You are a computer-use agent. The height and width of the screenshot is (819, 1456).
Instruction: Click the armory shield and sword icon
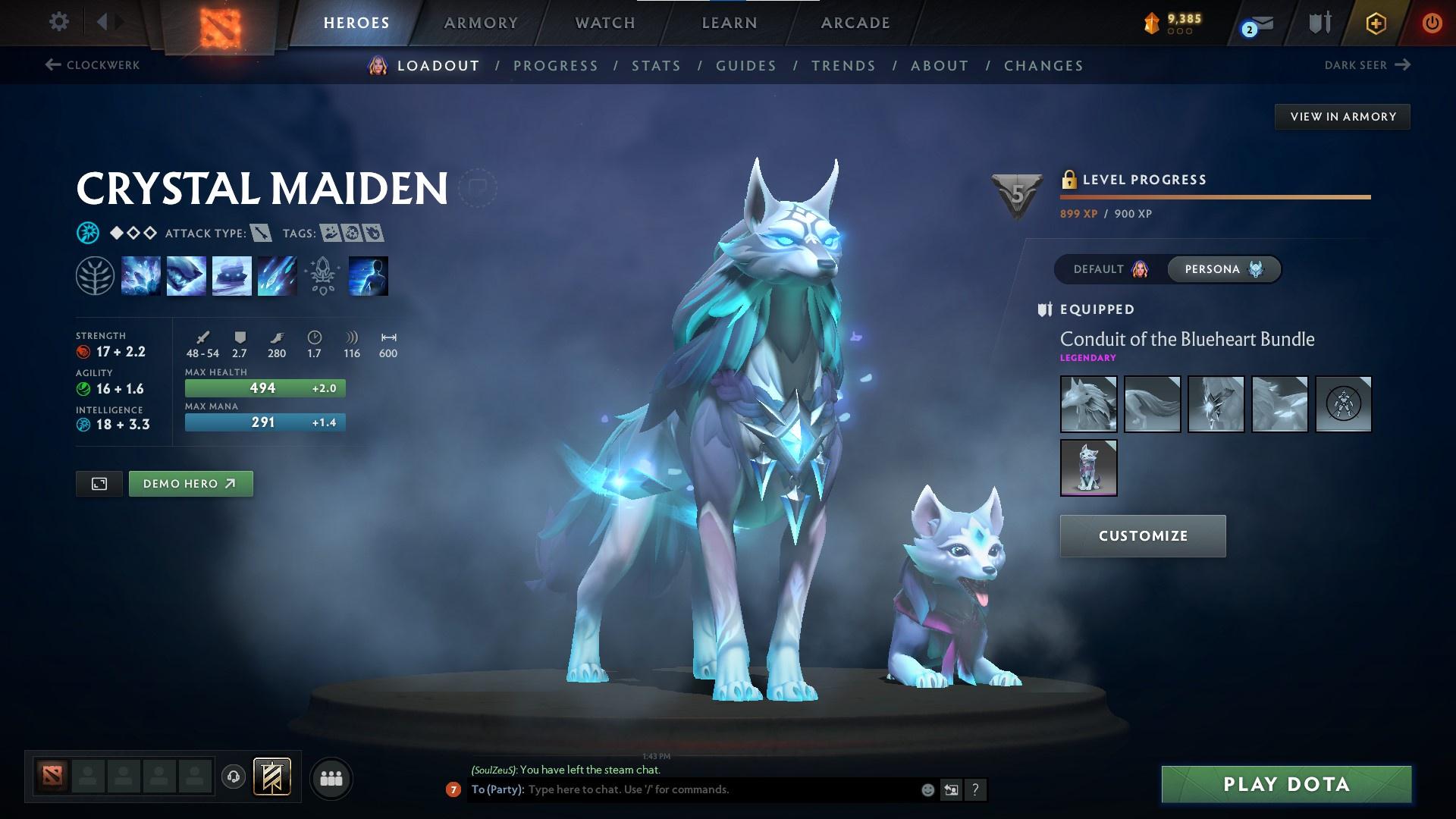(x=1319, y=23)
